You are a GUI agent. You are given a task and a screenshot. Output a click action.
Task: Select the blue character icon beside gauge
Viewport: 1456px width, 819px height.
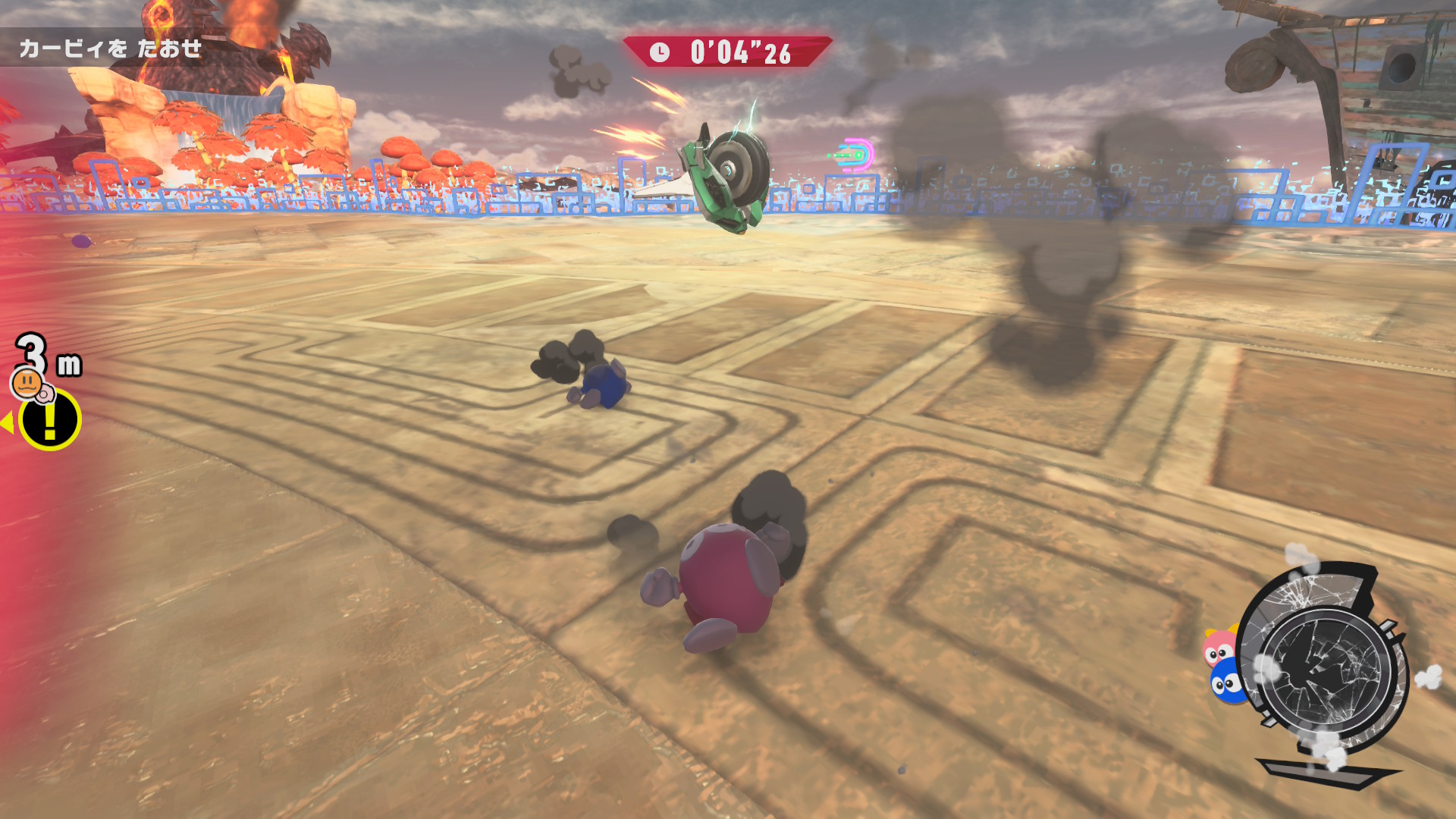pos(1225,683)
